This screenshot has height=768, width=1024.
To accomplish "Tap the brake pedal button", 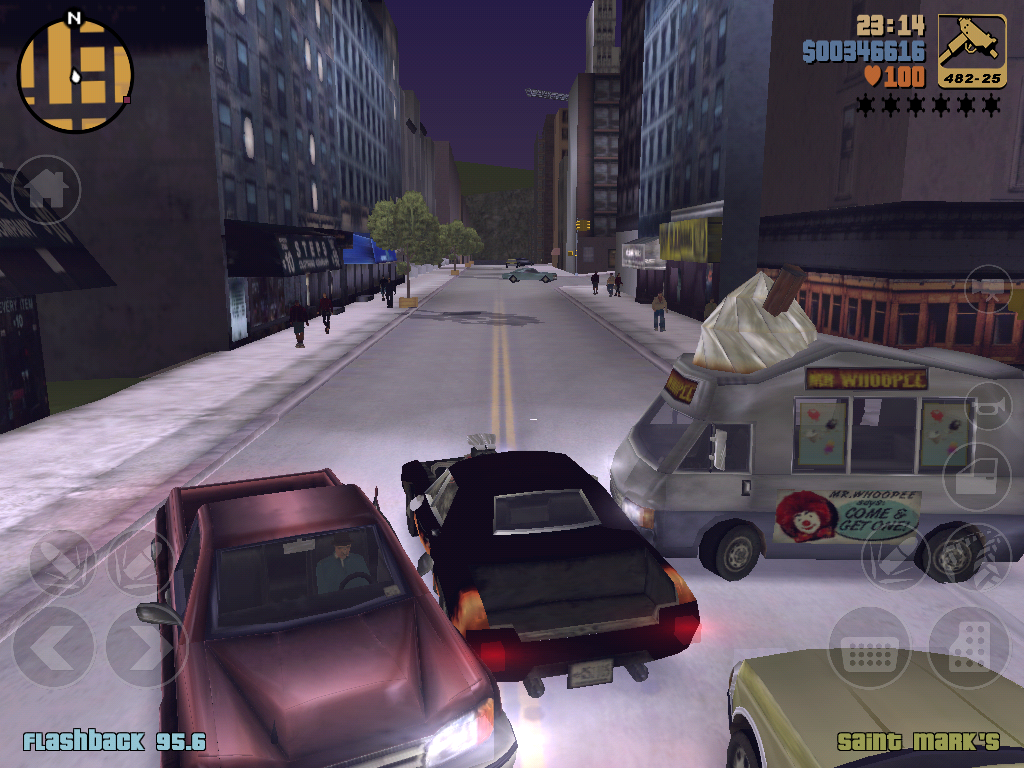I will (868, 647).
